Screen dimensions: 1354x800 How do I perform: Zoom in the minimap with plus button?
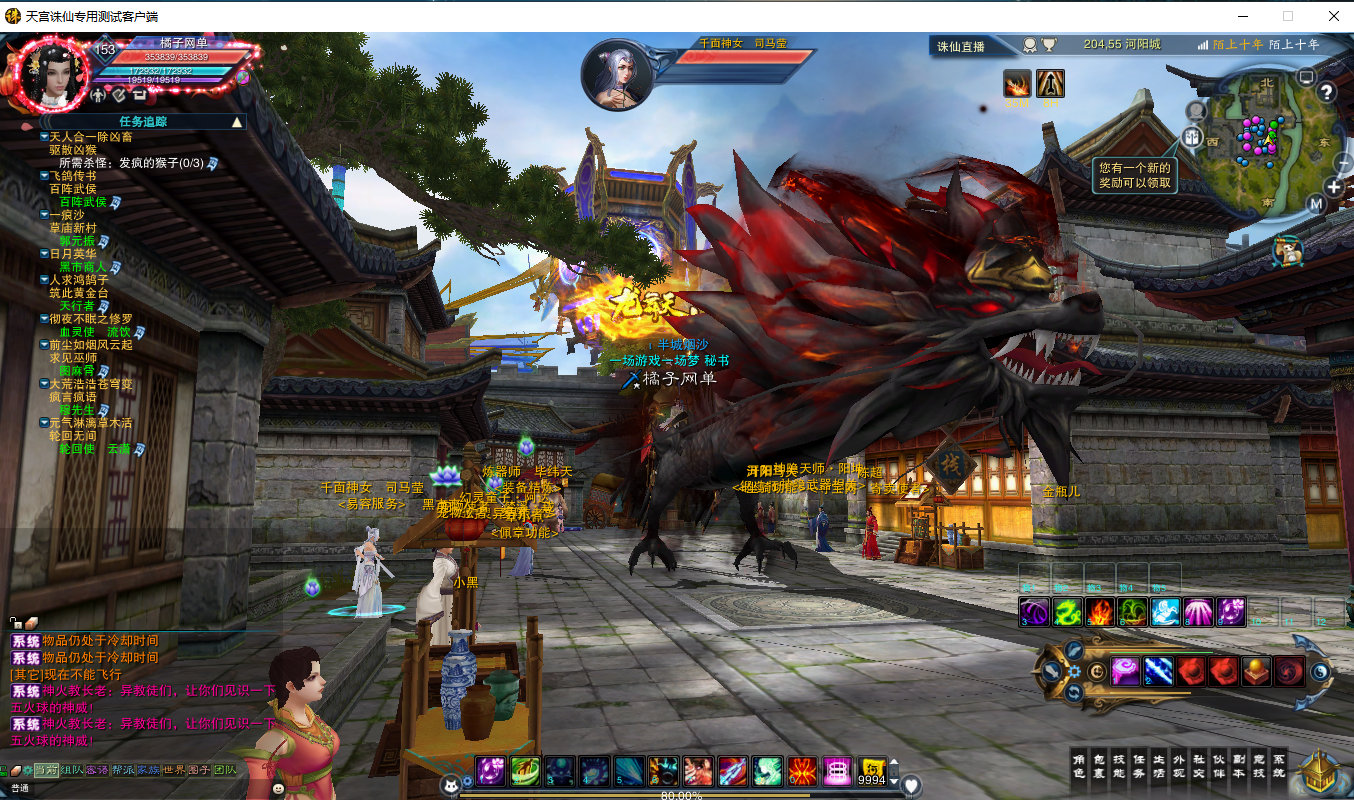pos(1334,187)
